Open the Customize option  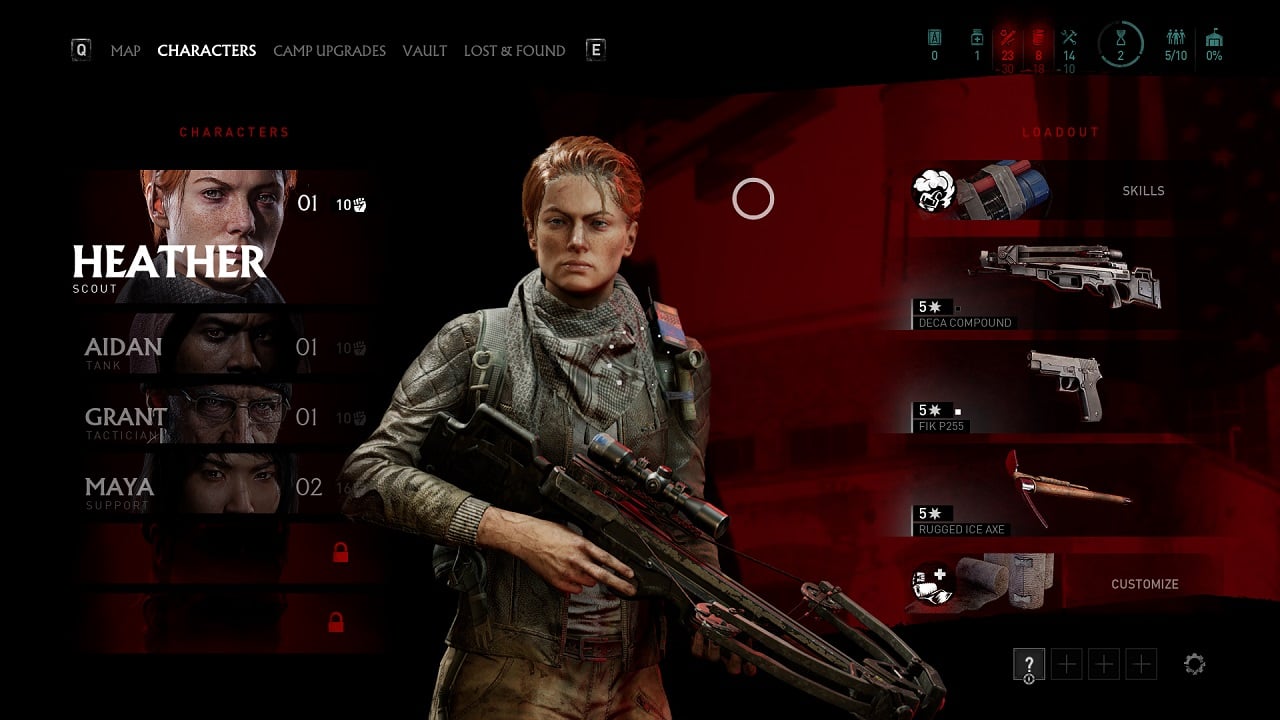[1144, 584]
